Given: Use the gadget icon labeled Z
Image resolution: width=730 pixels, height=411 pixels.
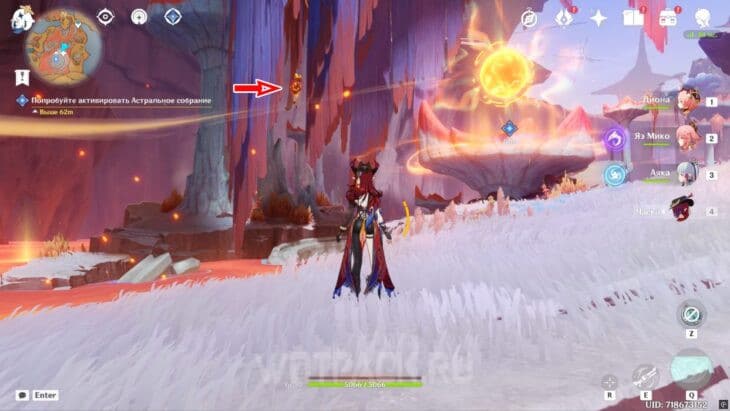Looking at the screenshot, I should 689,313.
